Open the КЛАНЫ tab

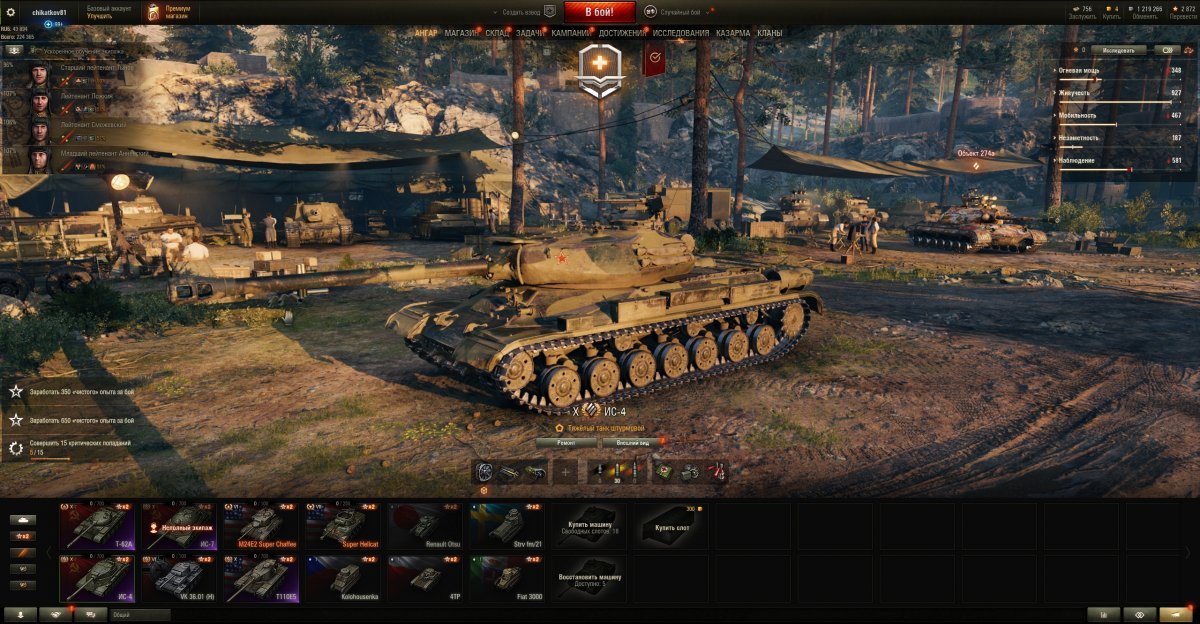(x=770, y=33)
